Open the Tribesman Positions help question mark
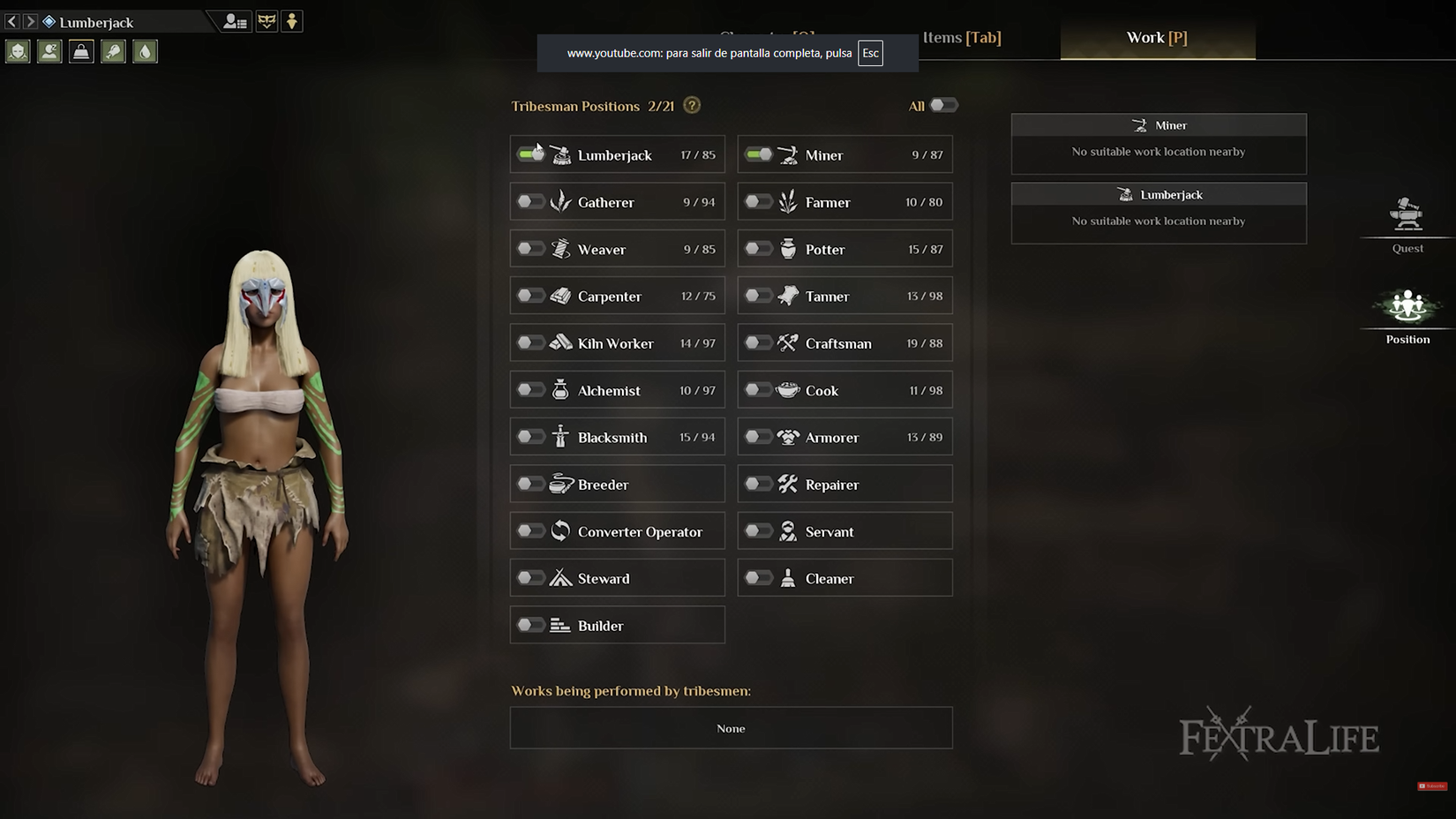 692,105
